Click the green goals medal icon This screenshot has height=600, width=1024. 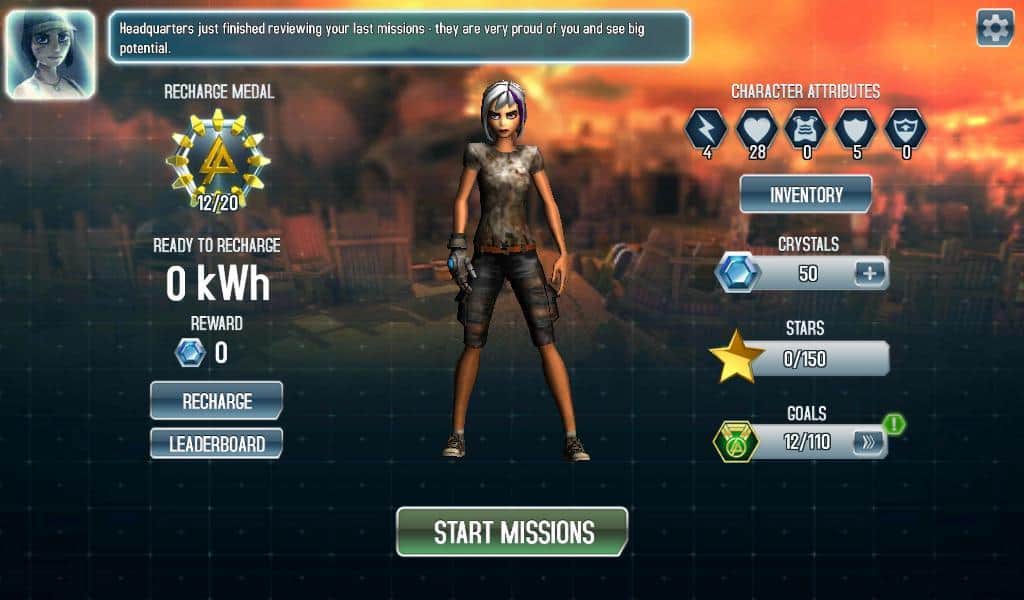pos(735,442)
